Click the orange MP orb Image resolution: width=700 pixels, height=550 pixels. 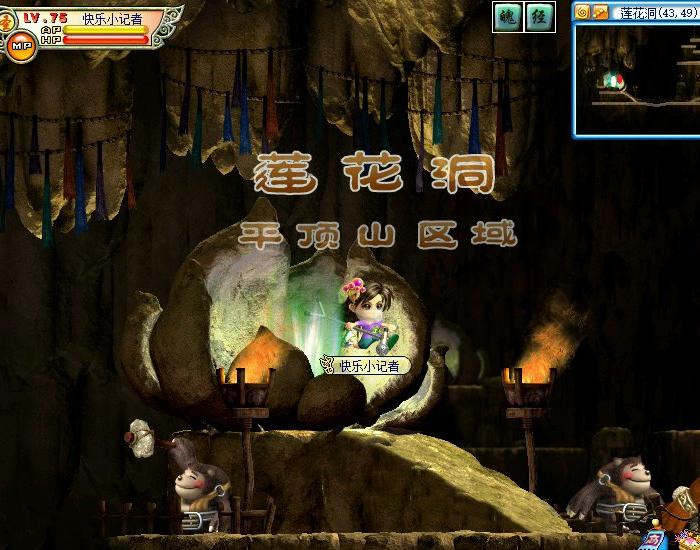(x=19, y=45)
